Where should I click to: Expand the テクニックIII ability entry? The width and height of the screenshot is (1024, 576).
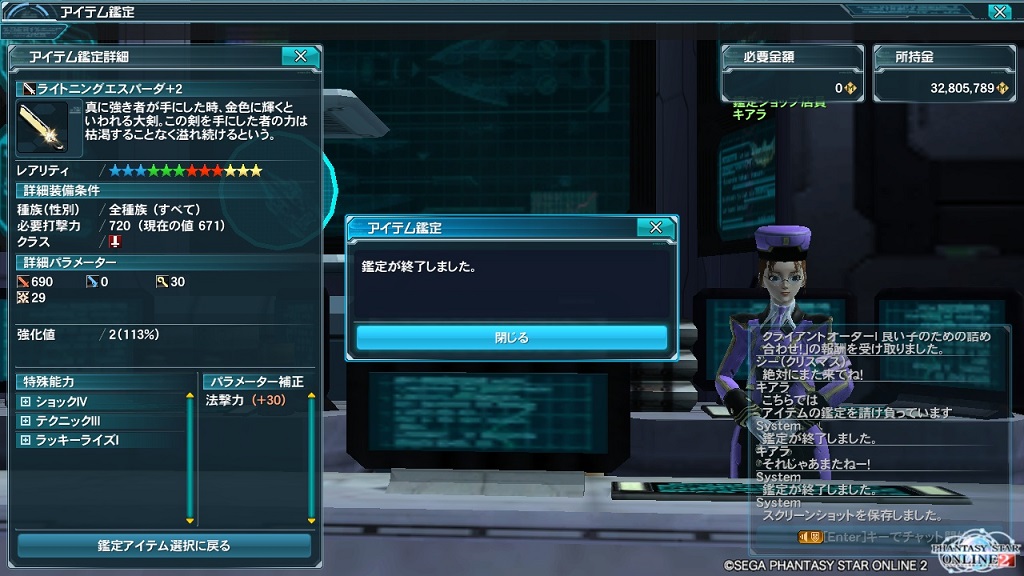[x=26, y=421]
